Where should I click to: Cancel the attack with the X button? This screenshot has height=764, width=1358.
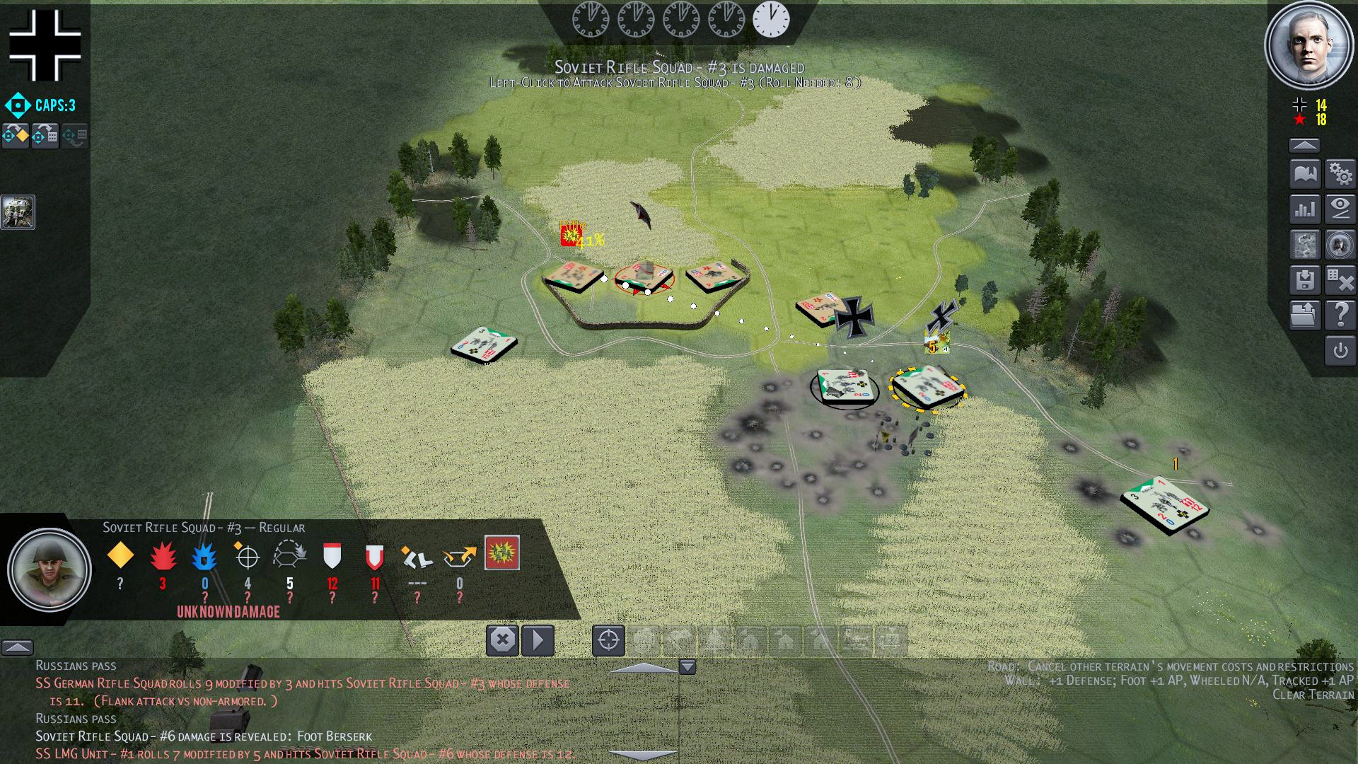point(503,641)
